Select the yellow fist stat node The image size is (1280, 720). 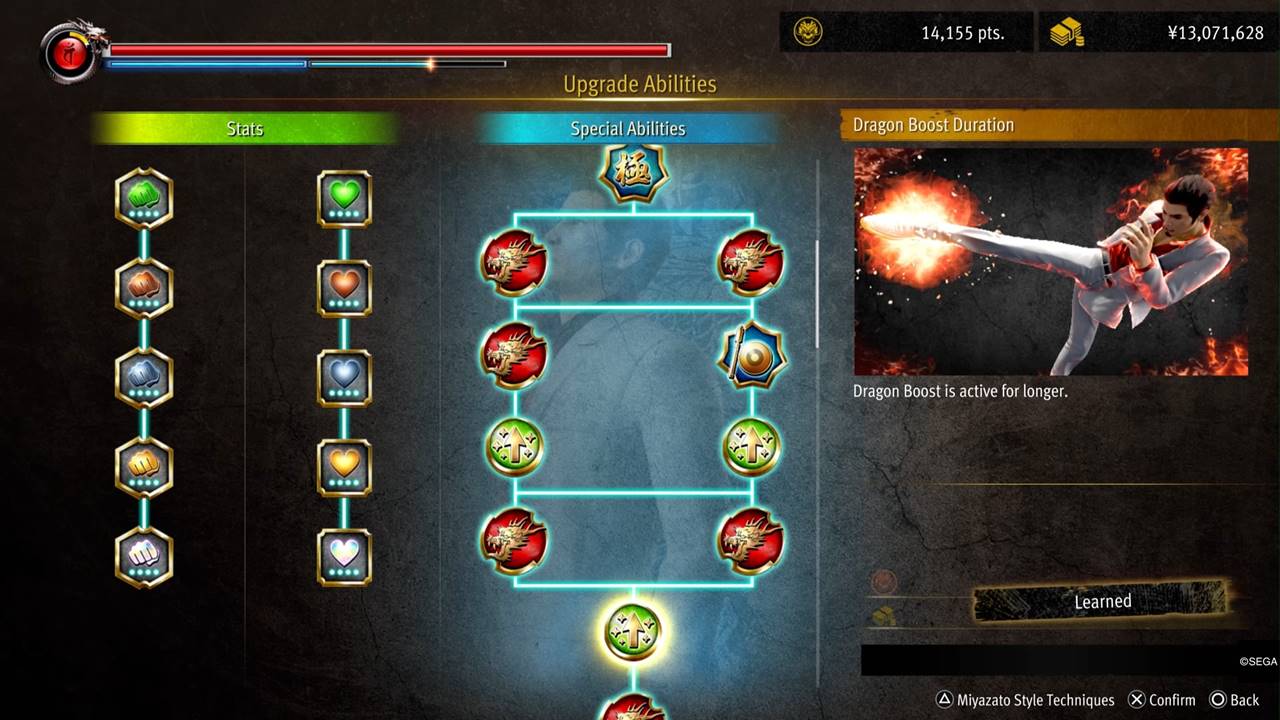coord(144,467)
